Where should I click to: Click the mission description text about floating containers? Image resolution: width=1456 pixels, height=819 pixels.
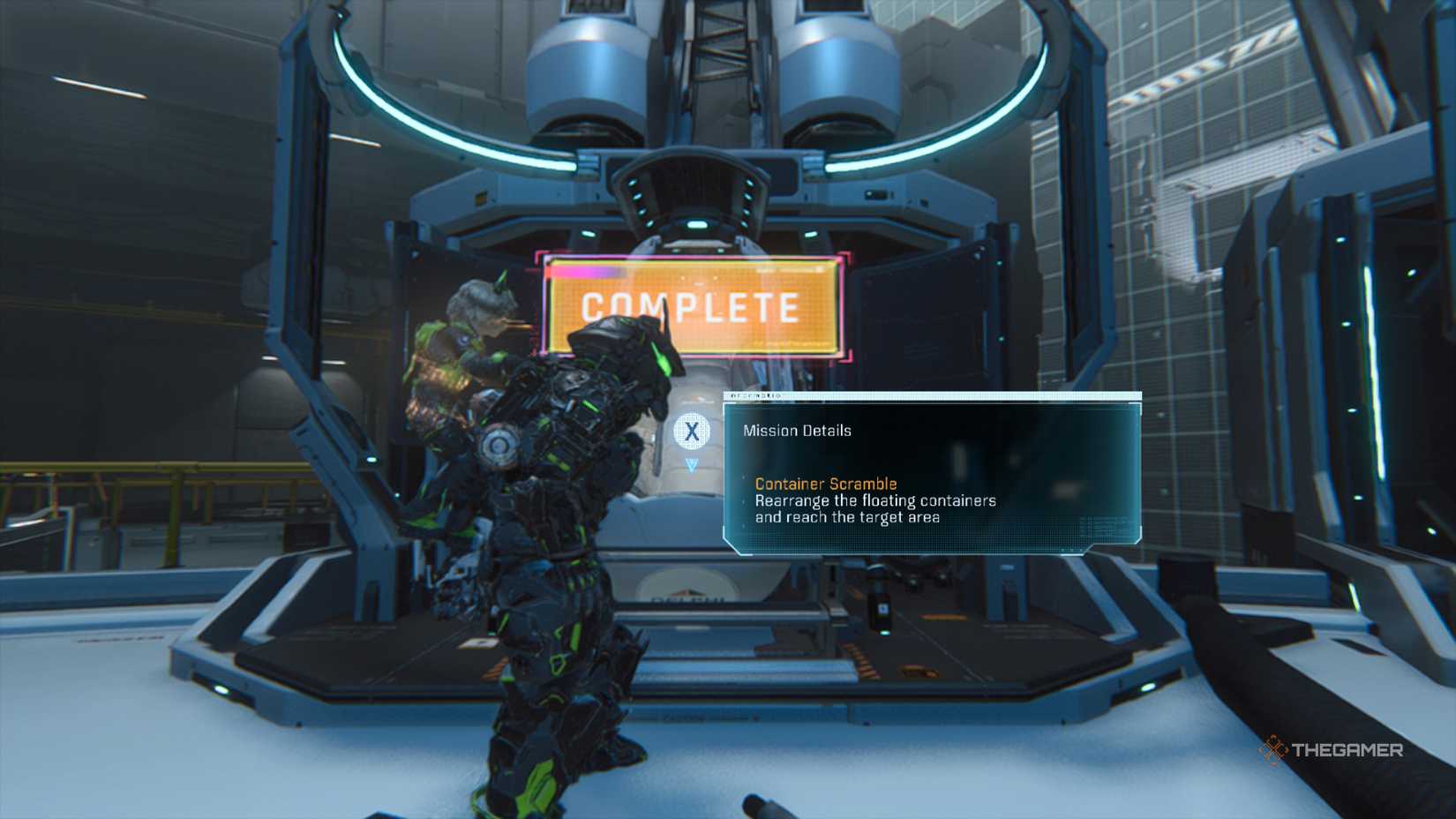[875, 507]
